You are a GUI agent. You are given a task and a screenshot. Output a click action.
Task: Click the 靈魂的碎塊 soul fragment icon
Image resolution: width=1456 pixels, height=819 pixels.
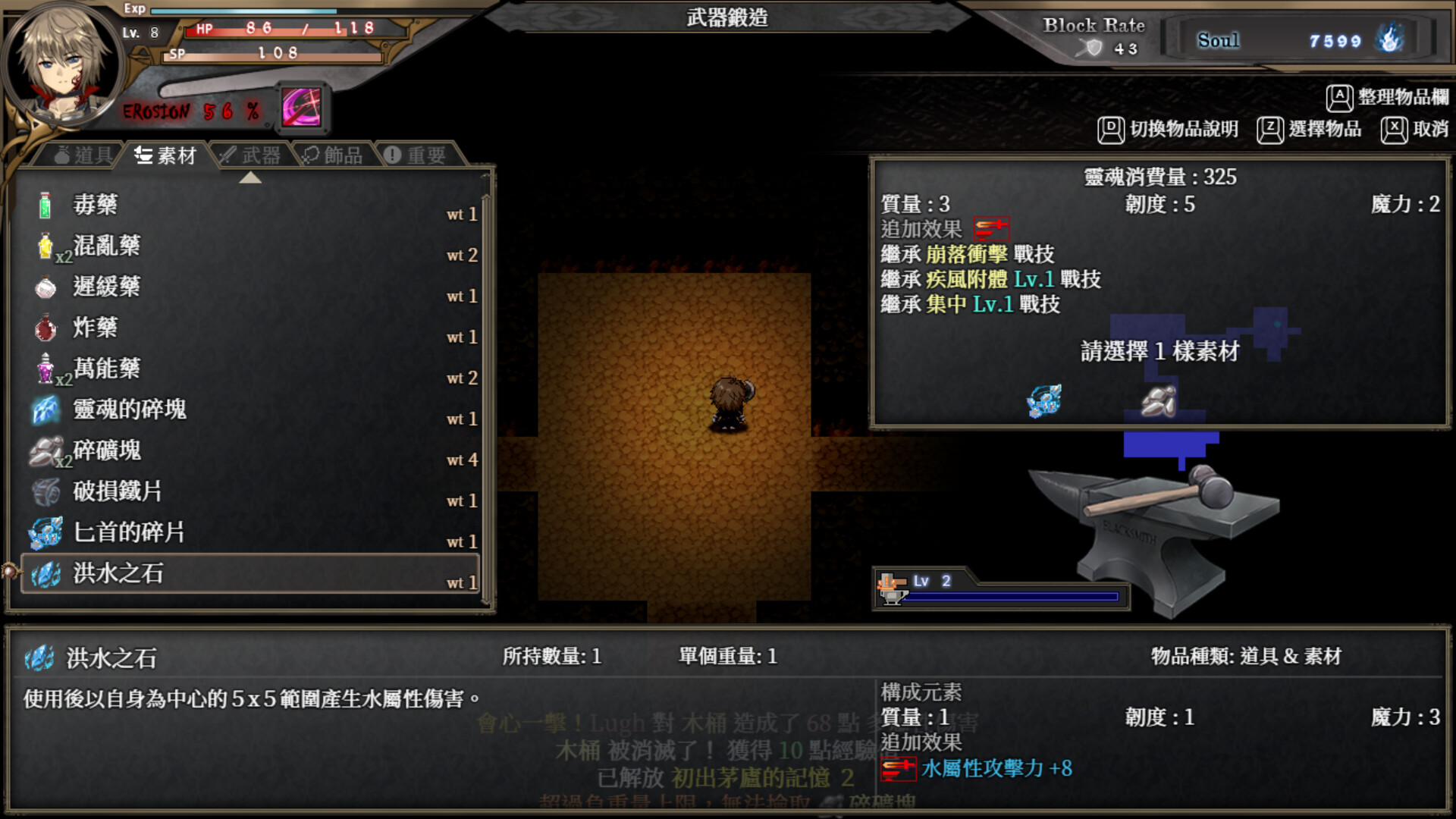(45, 408)
